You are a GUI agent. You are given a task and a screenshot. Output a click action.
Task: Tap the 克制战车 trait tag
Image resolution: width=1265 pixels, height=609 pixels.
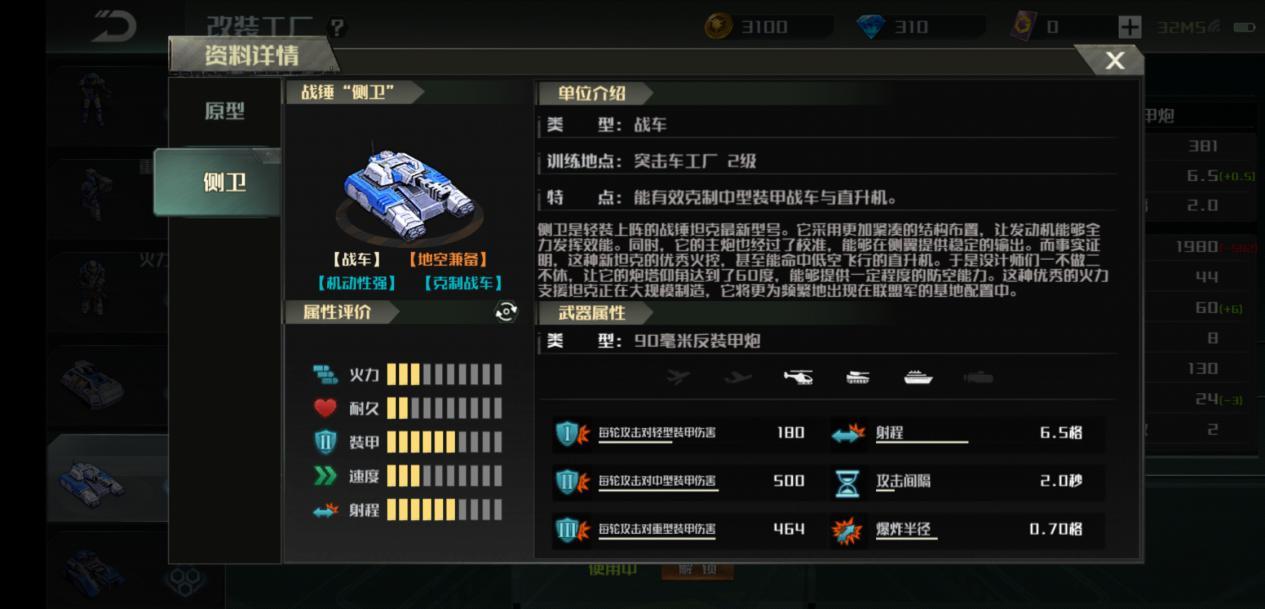463,283
